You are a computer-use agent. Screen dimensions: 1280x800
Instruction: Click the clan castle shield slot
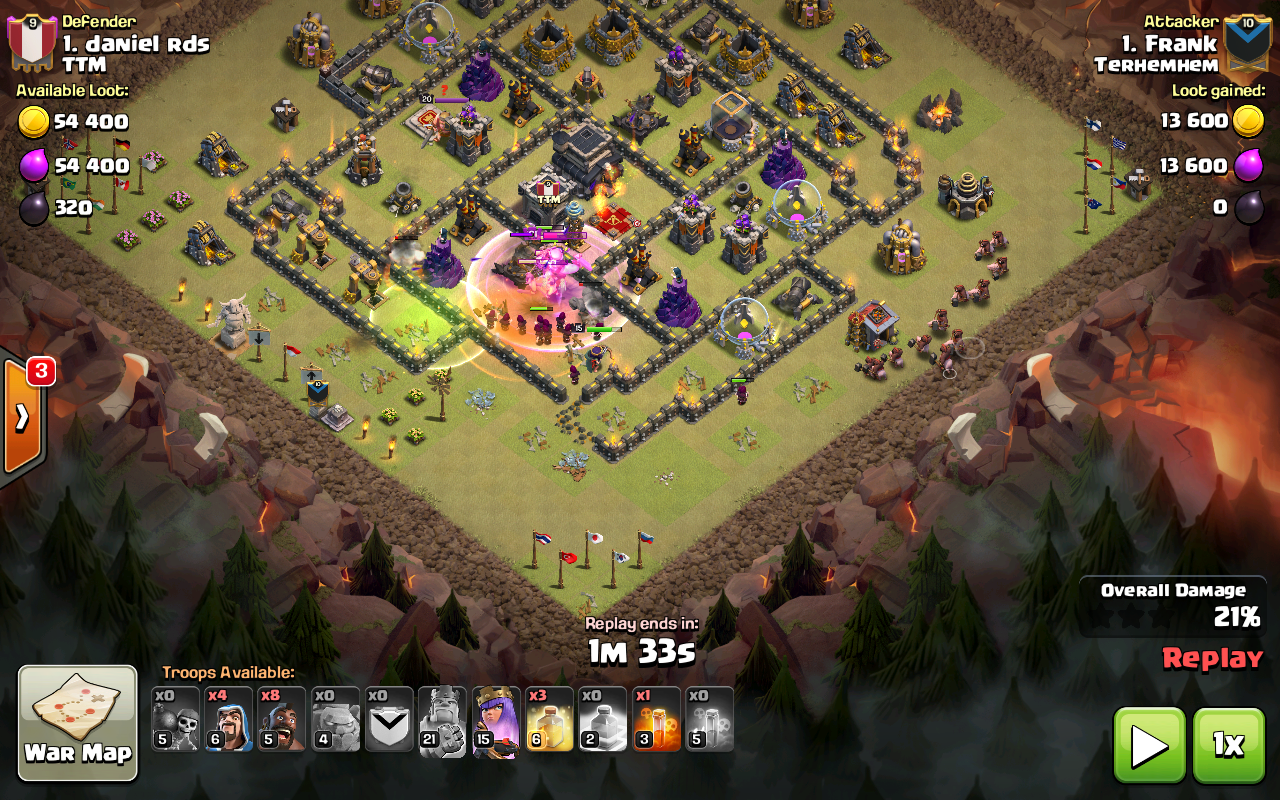[389, 719]
